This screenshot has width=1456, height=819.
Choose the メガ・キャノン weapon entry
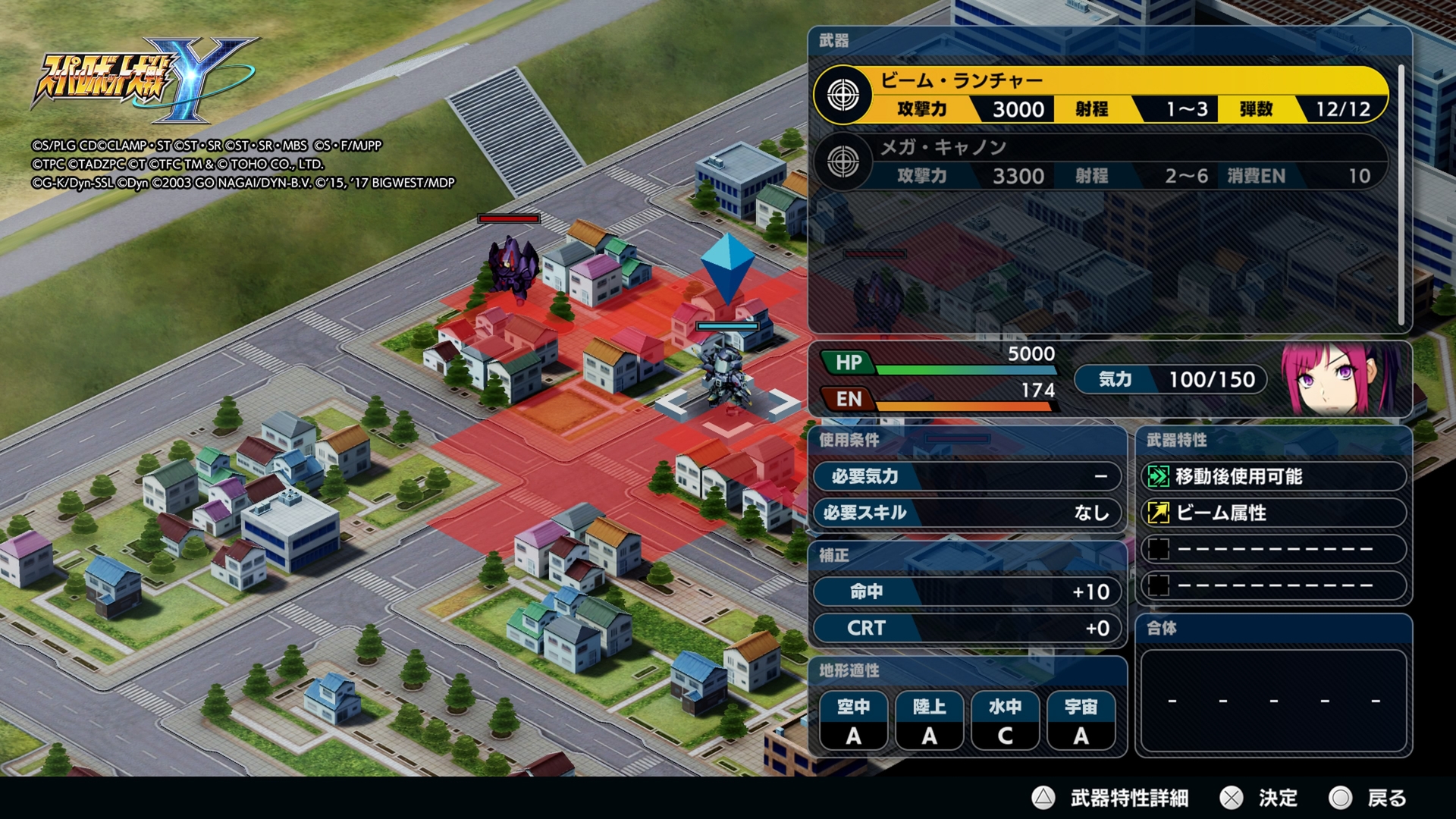pos(1100,162)
